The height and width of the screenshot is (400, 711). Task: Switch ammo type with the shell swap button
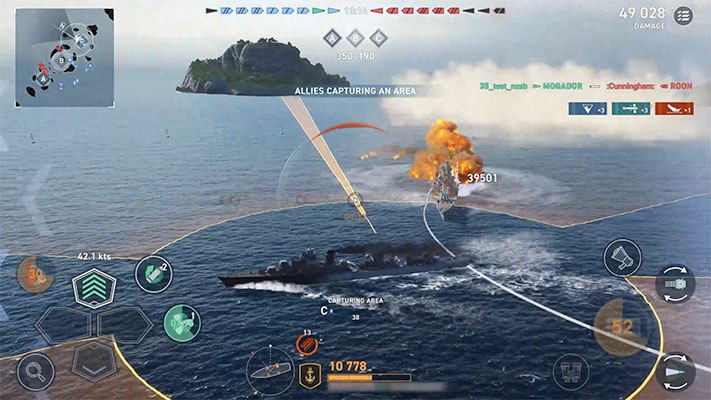tap(678, 372)
